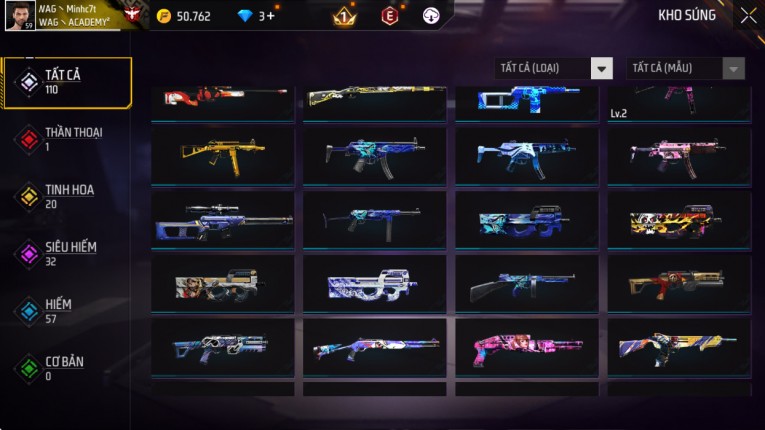Select the golden MP5 skin
Viewport: 765px width, 430px height.
pyautogui.click(x=222, y=153)
